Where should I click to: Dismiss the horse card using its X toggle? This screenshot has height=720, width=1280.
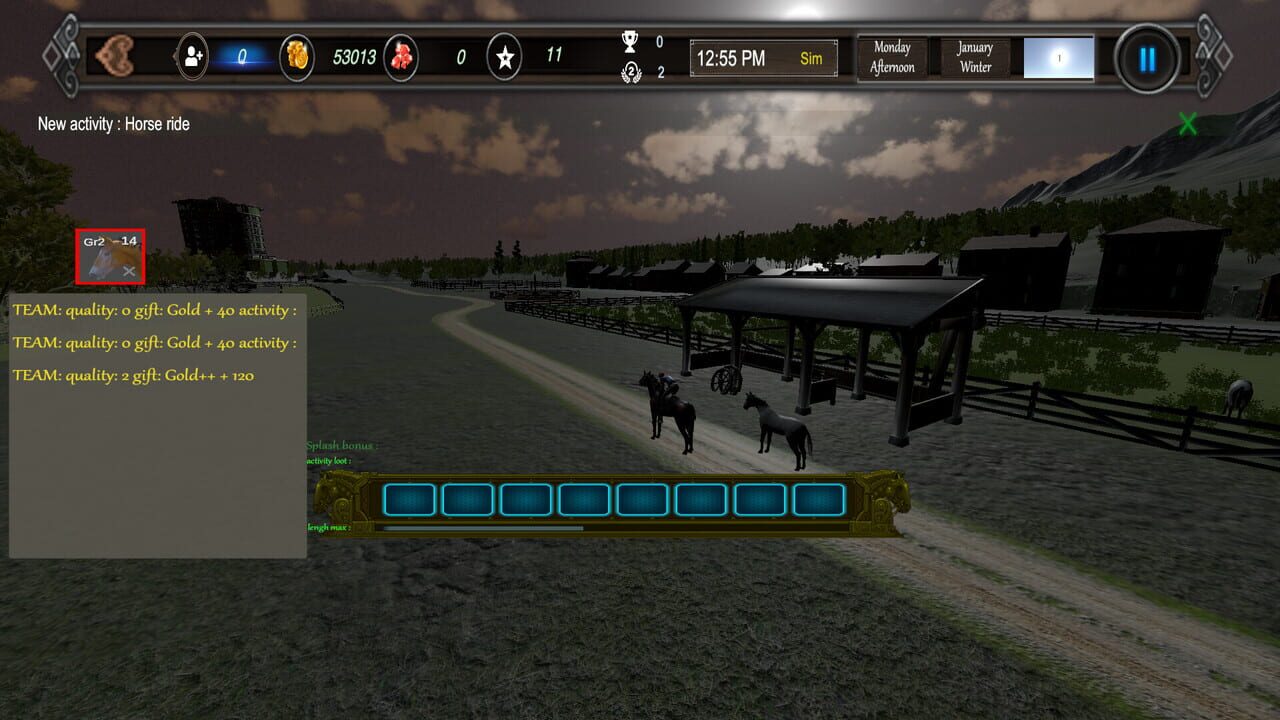pos(129,270)
